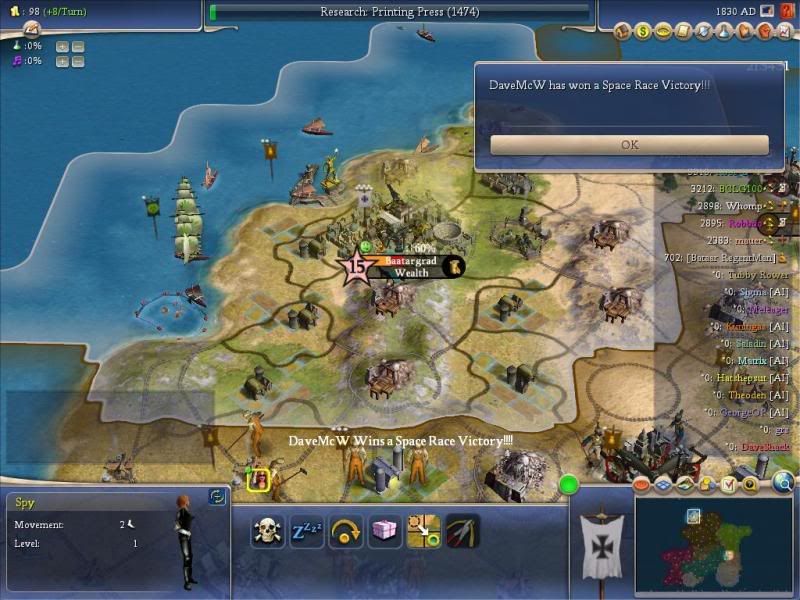
Task: Confirm the Space Race Victory popup with OK
Action: pyautogui.click(x=629, y=145)
